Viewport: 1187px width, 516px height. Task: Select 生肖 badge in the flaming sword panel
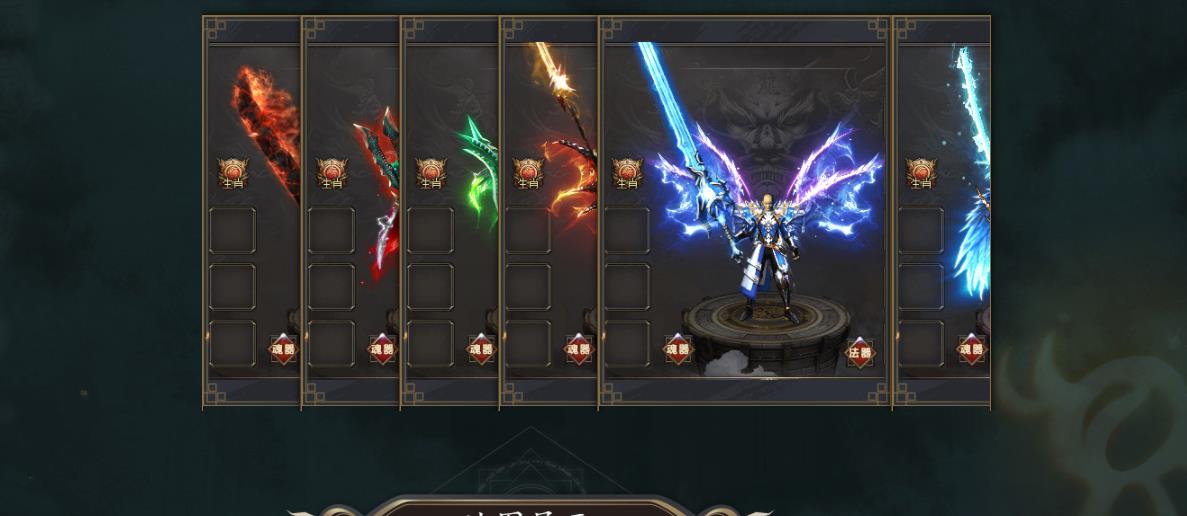(x=233, y=174)
